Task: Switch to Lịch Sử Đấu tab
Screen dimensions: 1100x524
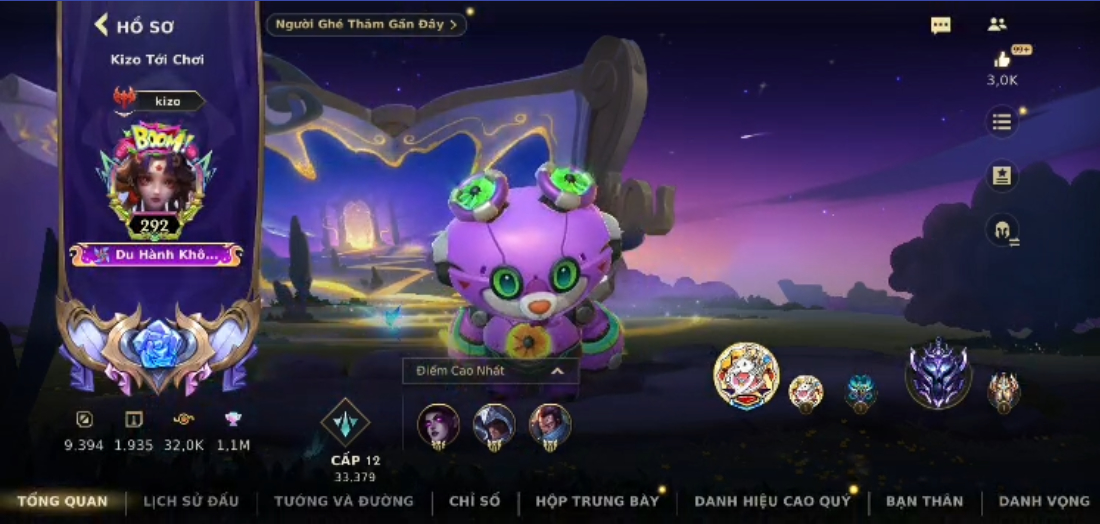Action: [x=191, y=501]
